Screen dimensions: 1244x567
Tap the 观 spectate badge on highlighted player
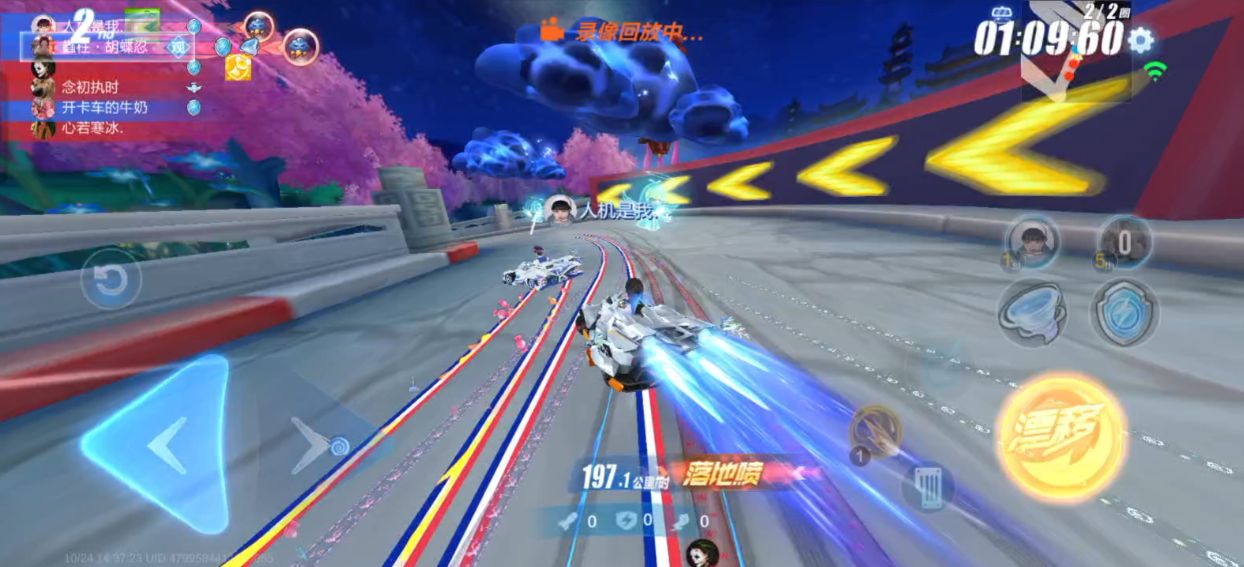point(178,46)
